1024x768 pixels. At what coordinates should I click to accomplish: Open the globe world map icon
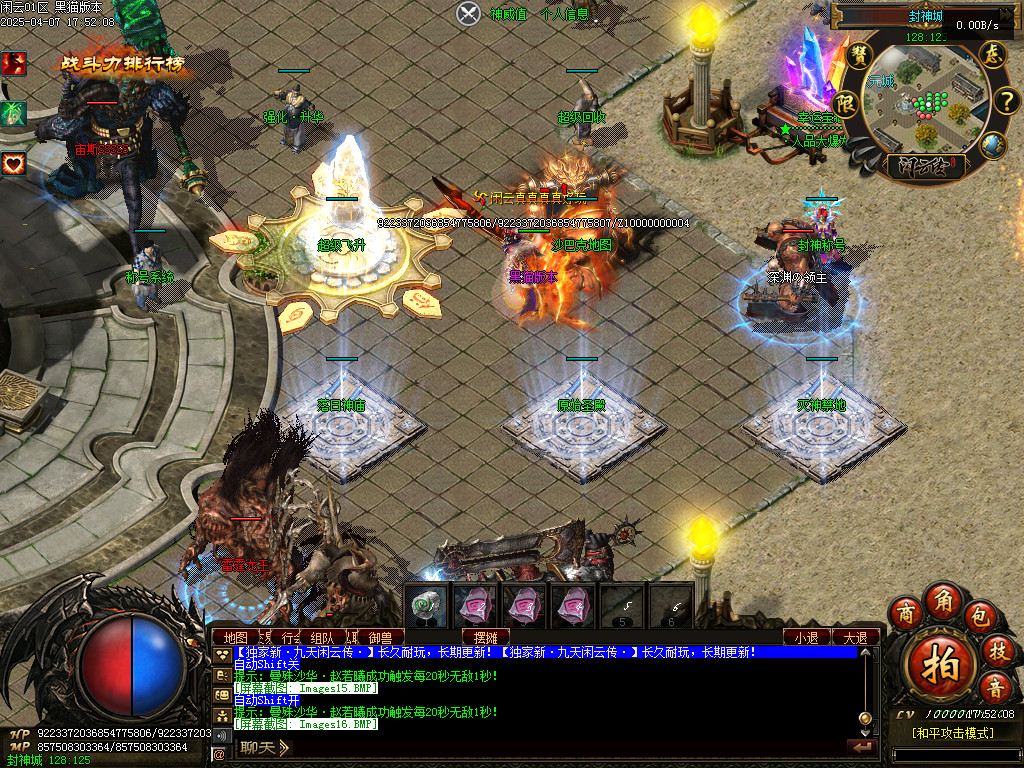[x=992, y=146]
